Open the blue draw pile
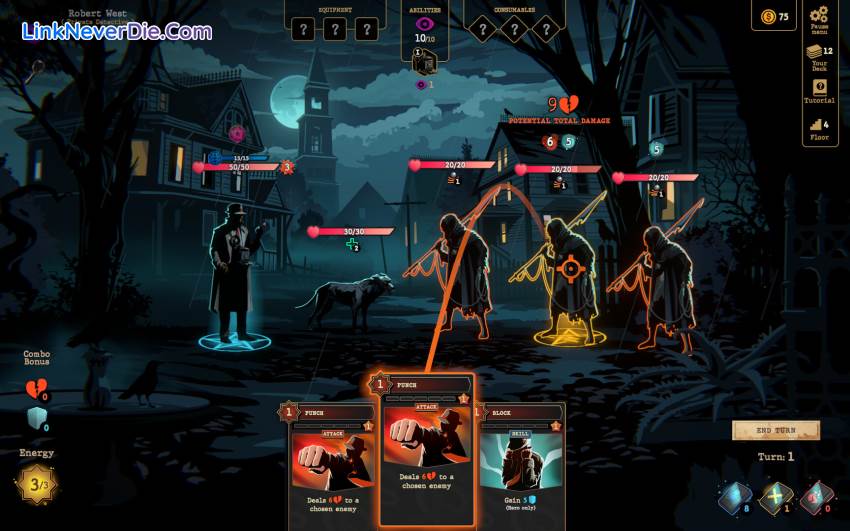 [x=735, y=497]
